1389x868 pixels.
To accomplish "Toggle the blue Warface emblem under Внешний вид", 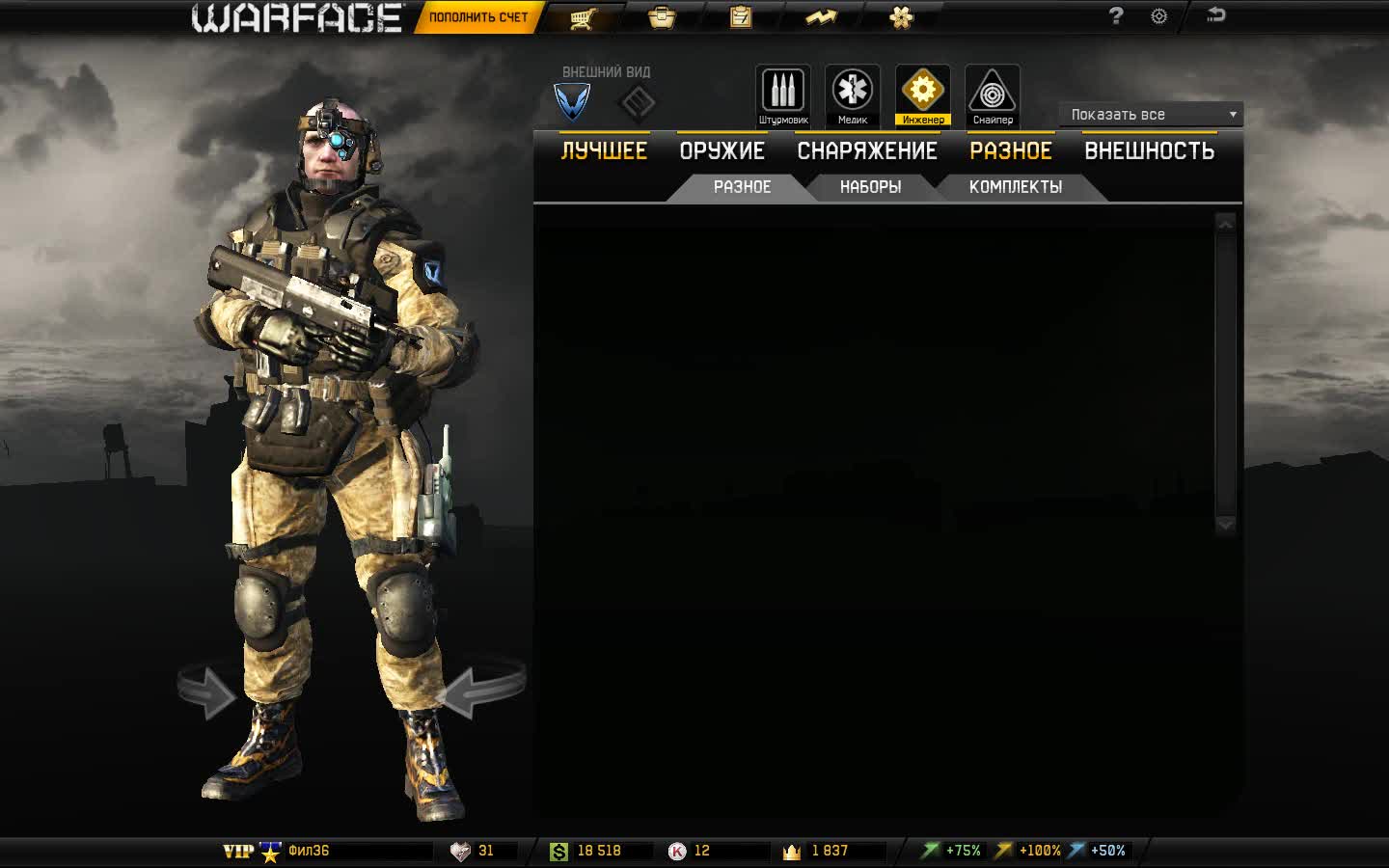I will (571, 101).
